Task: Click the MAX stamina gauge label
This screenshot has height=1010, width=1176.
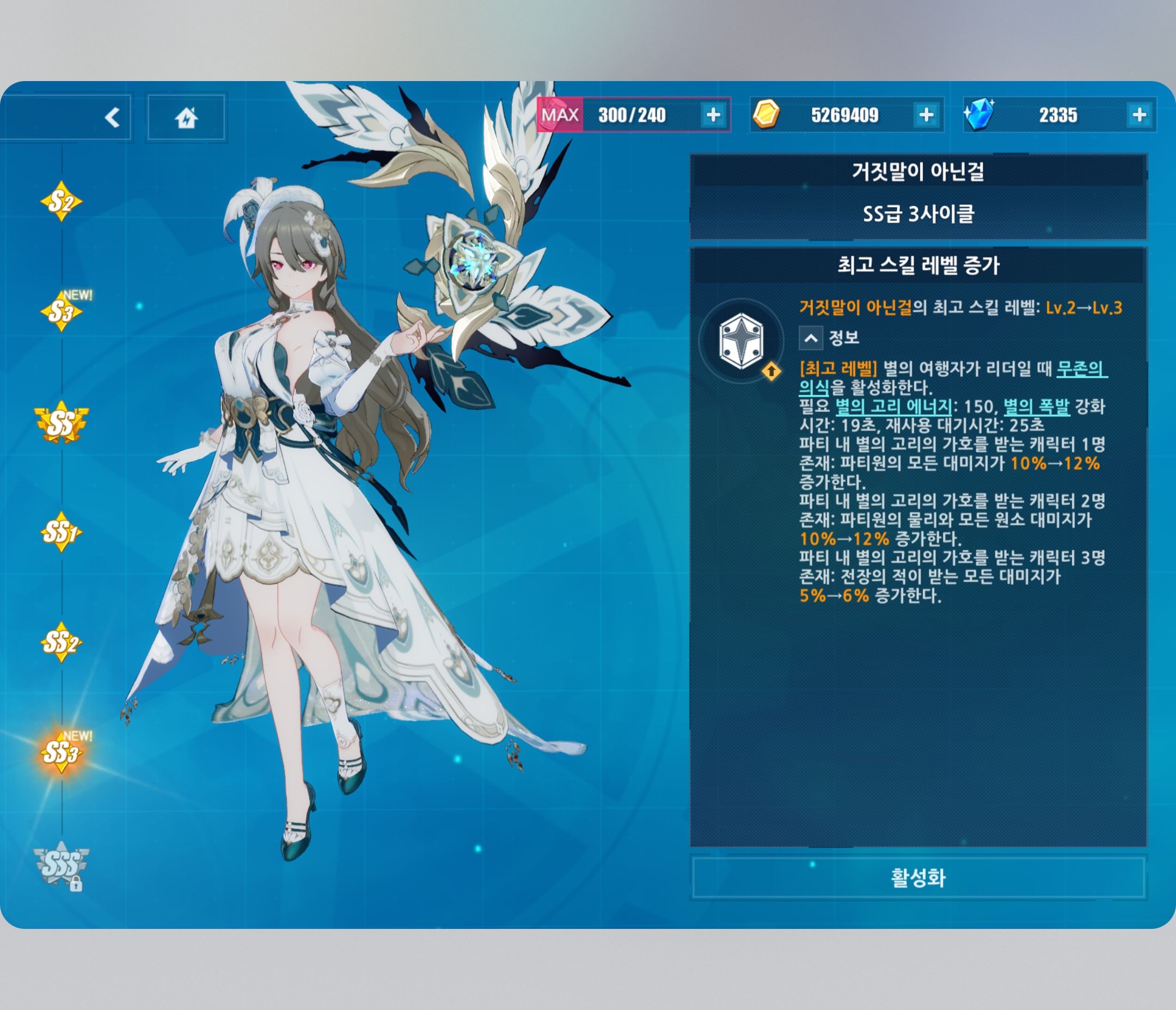Action: [562, 116]
